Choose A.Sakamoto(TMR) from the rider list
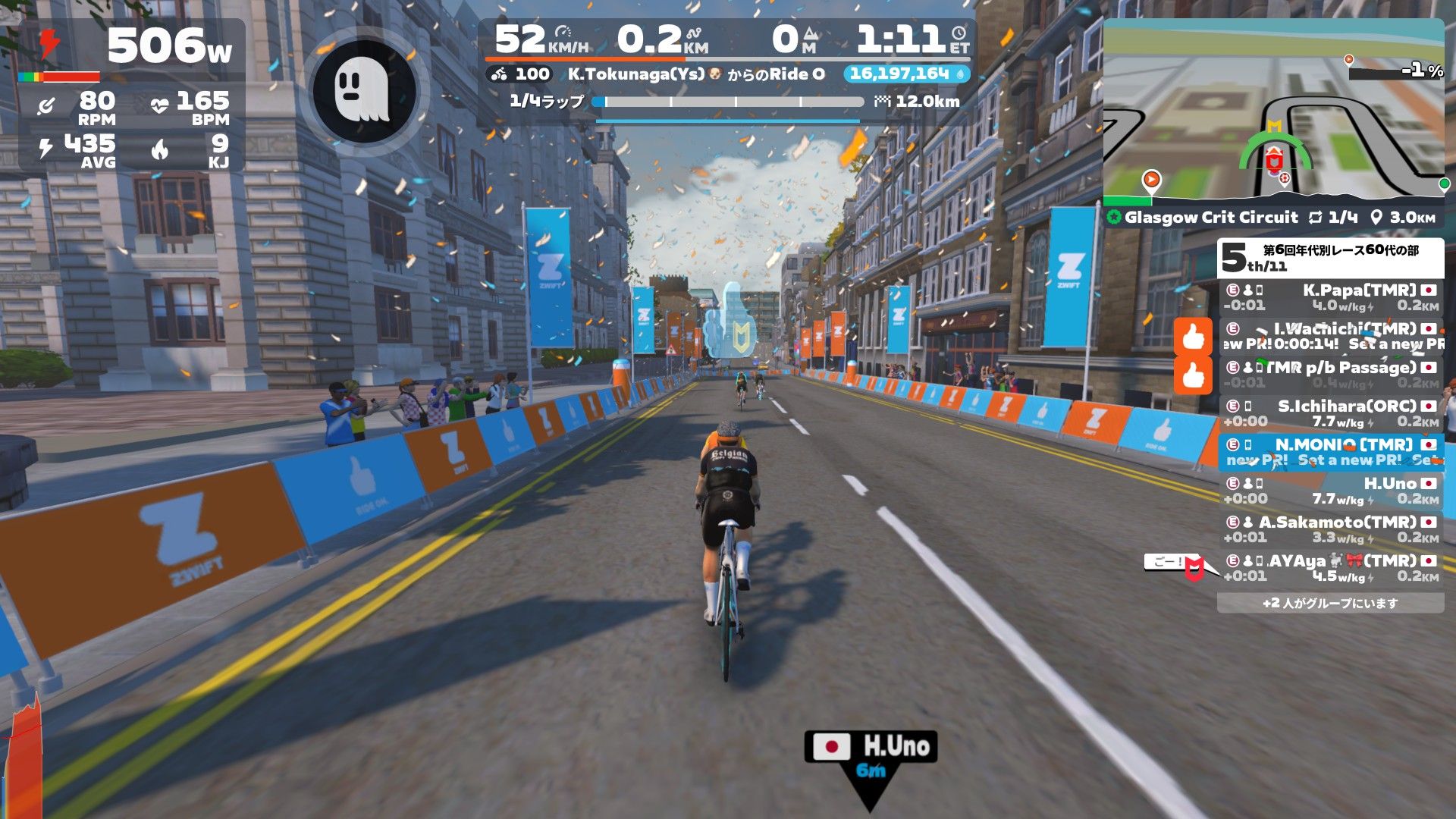This screenshot has height=819, width=1456. 1331,529
